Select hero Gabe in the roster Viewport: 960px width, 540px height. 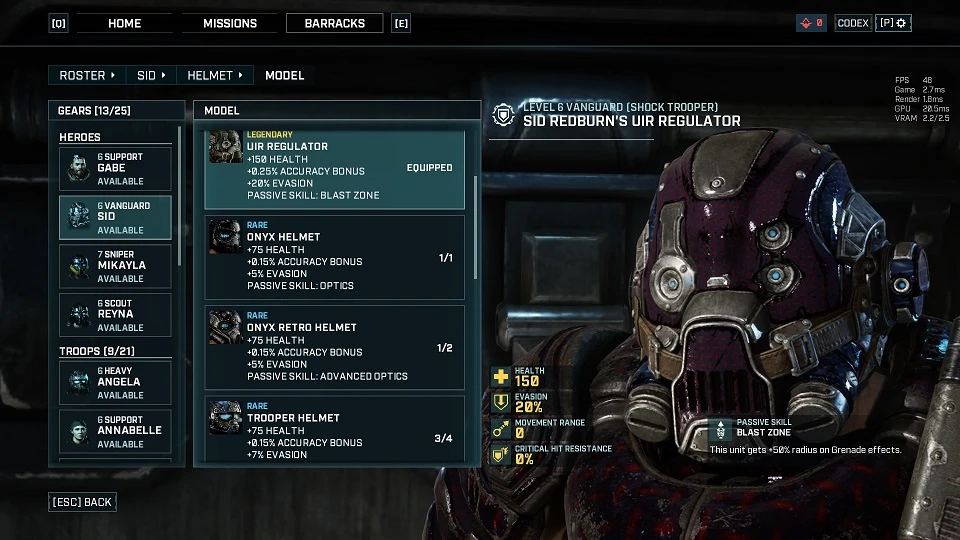click(115, 169)
